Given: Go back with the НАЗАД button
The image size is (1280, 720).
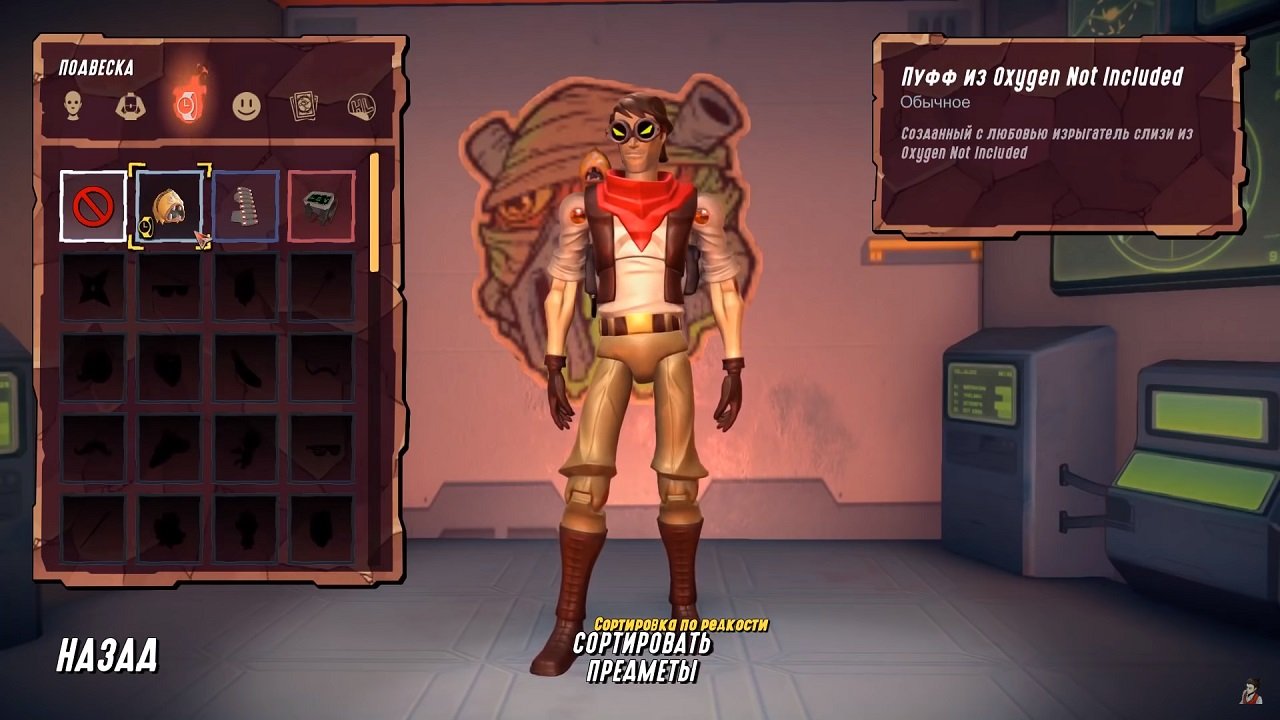Looking at the screenshot, I should (107, 655).
